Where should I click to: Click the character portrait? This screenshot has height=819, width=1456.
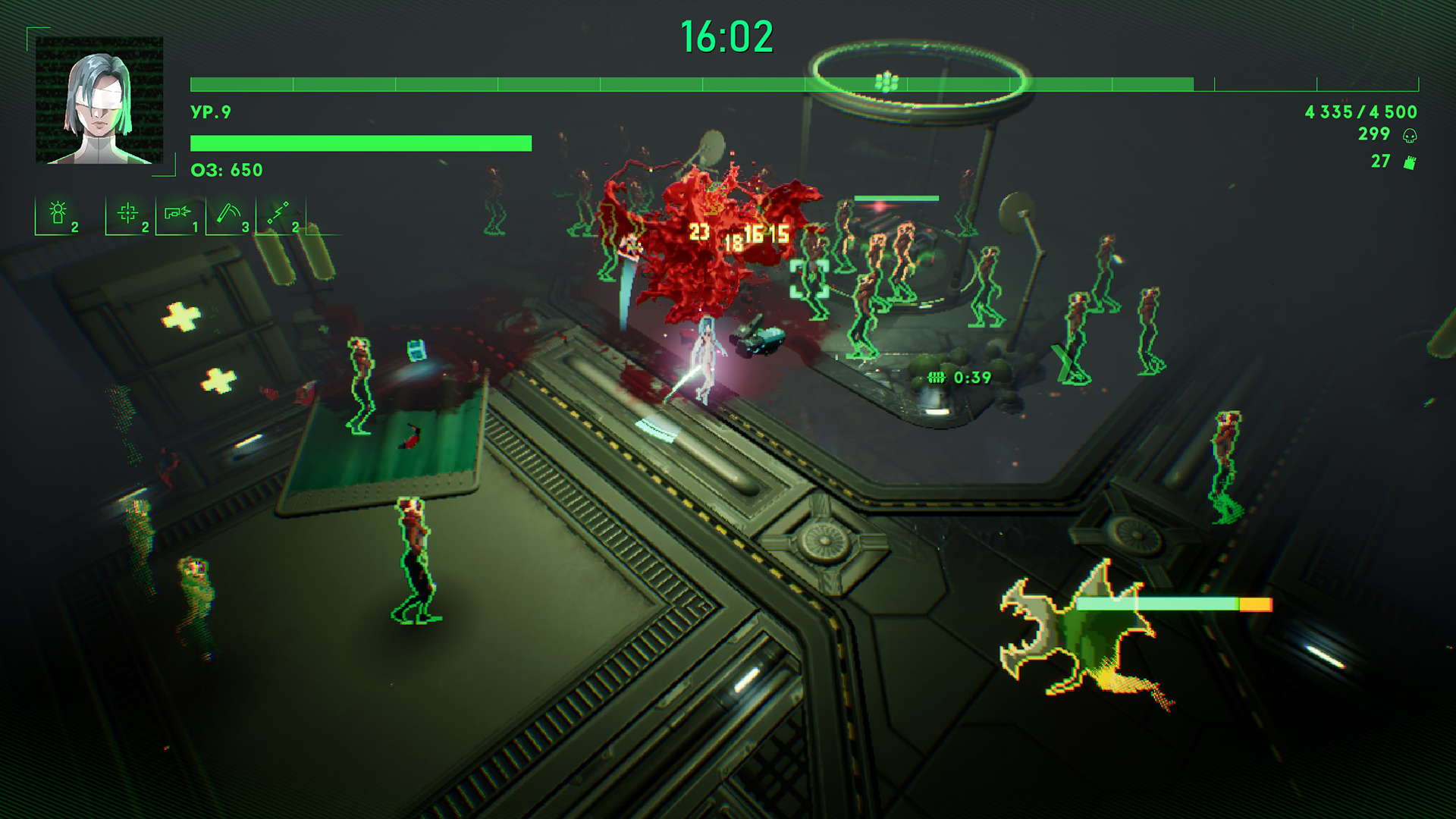pyautogui.click(x=99, y=100)
